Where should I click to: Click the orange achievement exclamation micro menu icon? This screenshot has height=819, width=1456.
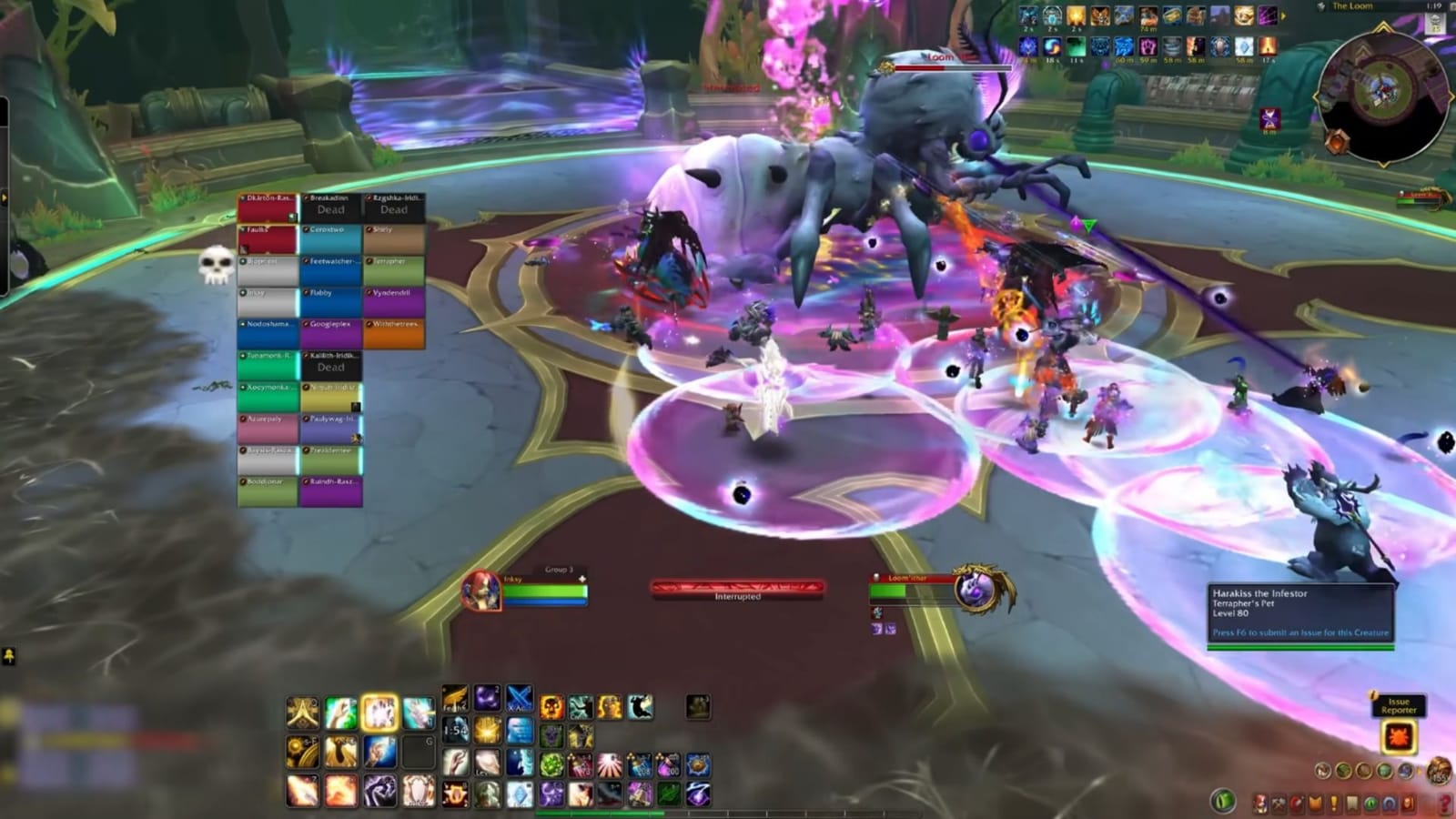pyautogui.click(x=1333, y=802)
